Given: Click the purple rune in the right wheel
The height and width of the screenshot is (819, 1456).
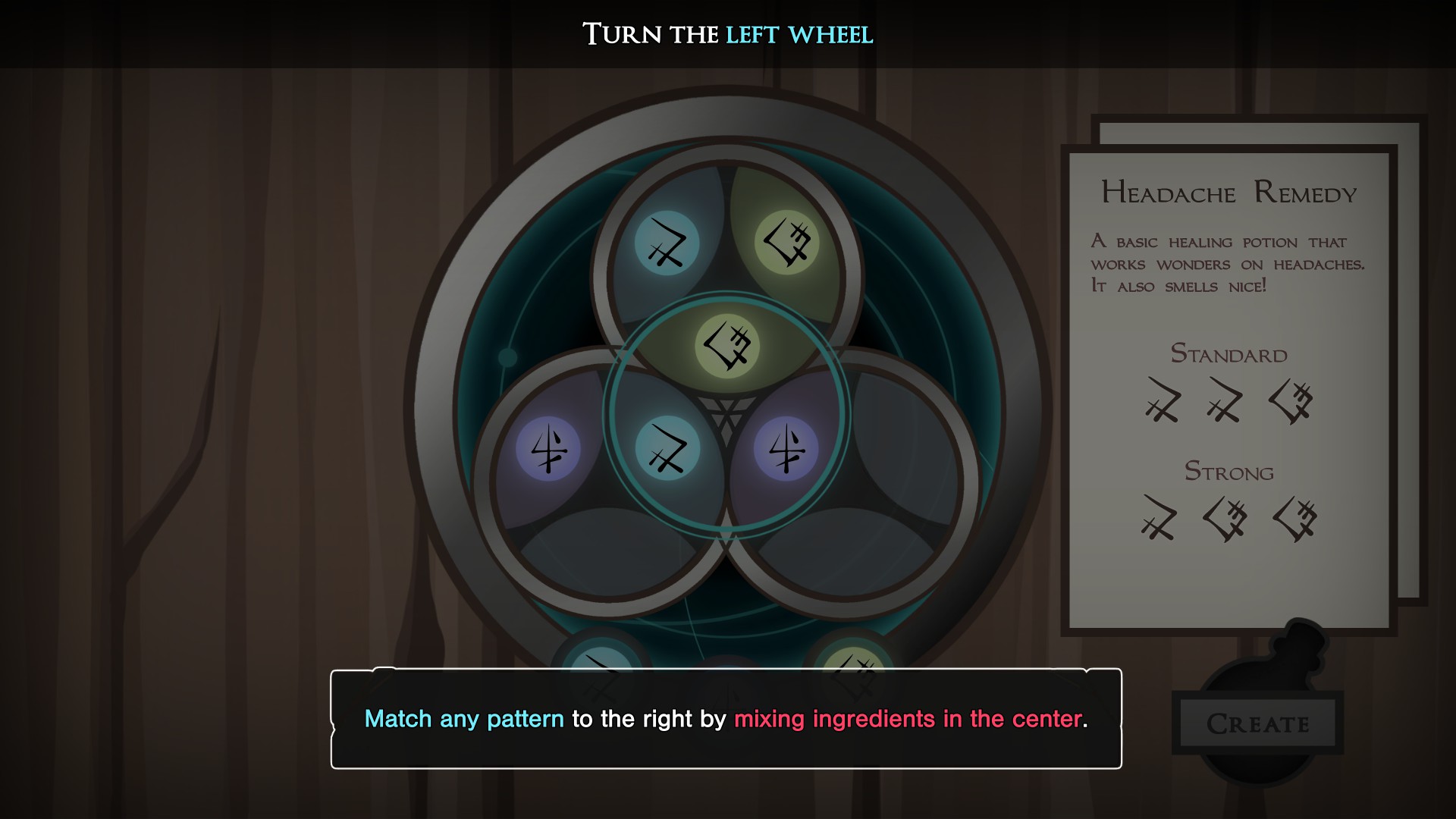Looking at the screenshot, I should (x=786, y=449).
